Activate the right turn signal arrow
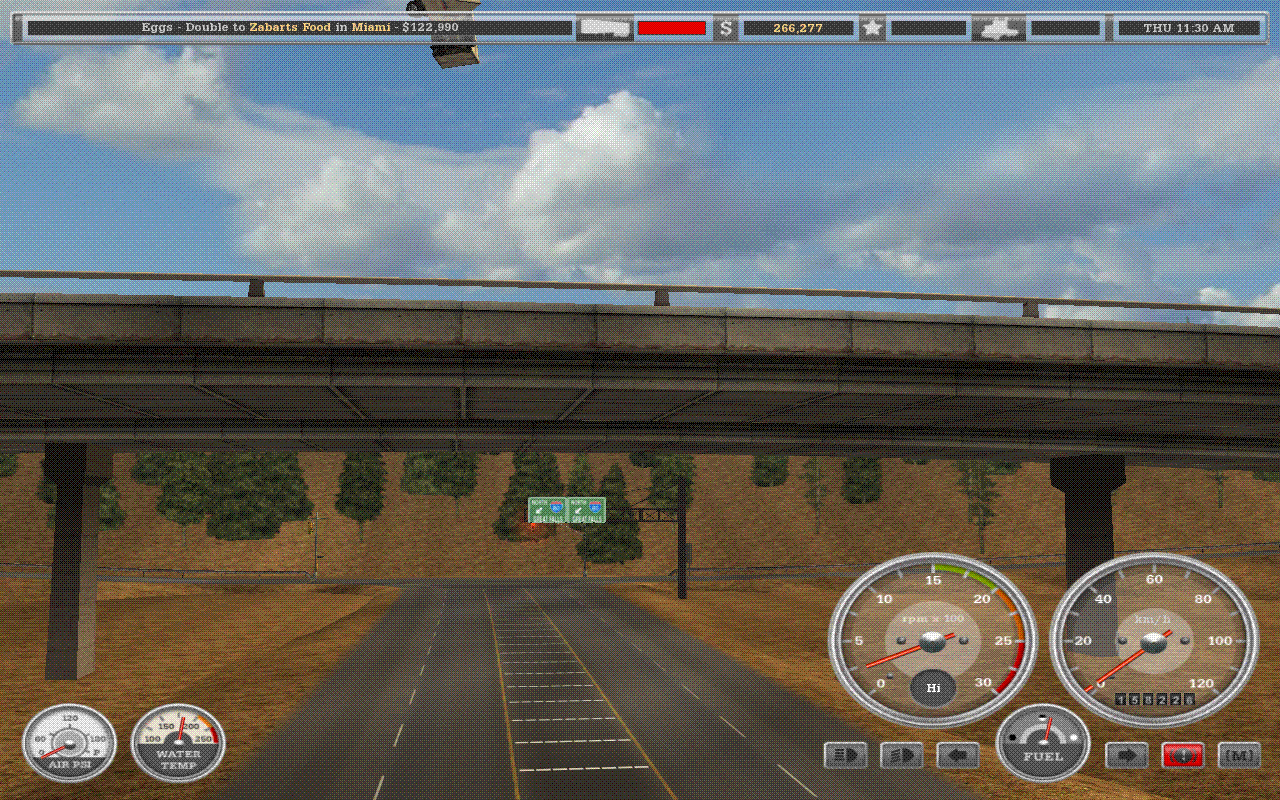The width and height of the screenshot is (1280, 800). pos(1126,756)
